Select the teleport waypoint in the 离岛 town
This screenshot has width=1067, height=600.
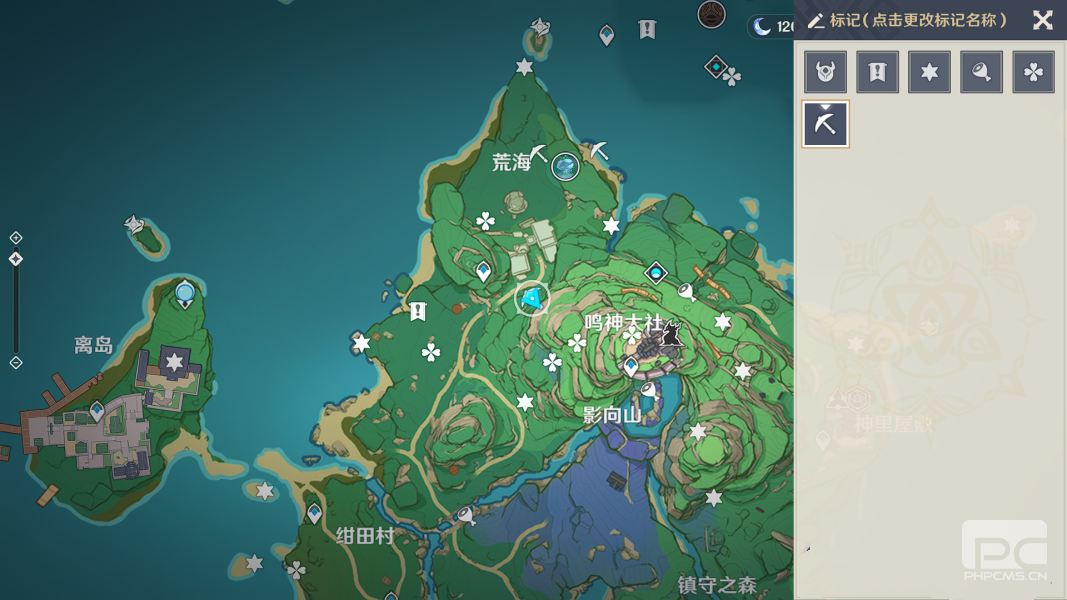pos(97,410)
